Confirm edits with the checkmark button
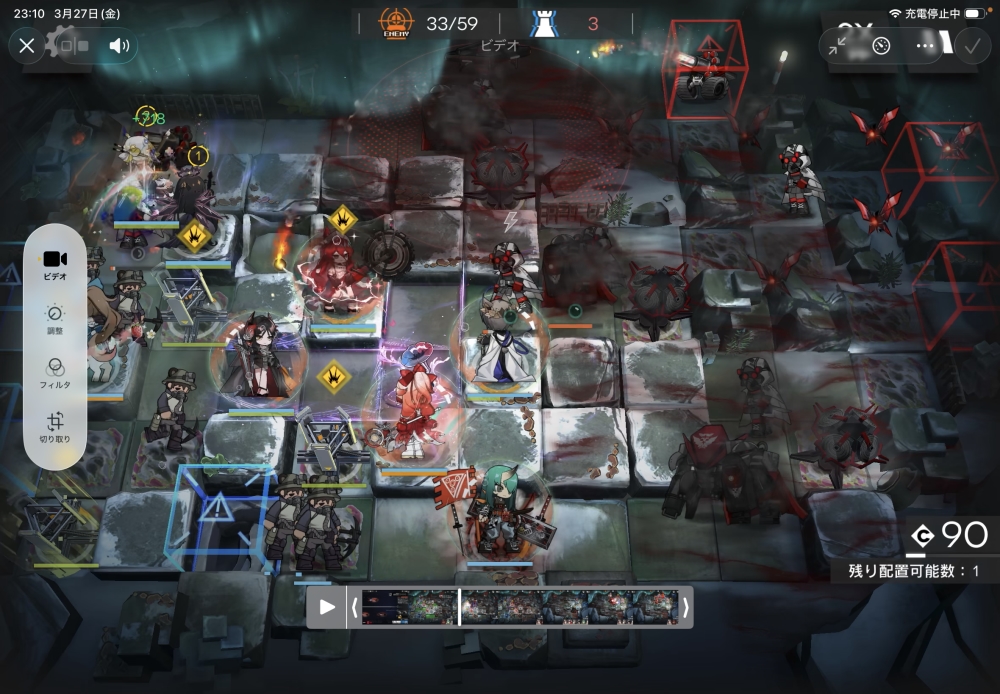 pos(971,46)
